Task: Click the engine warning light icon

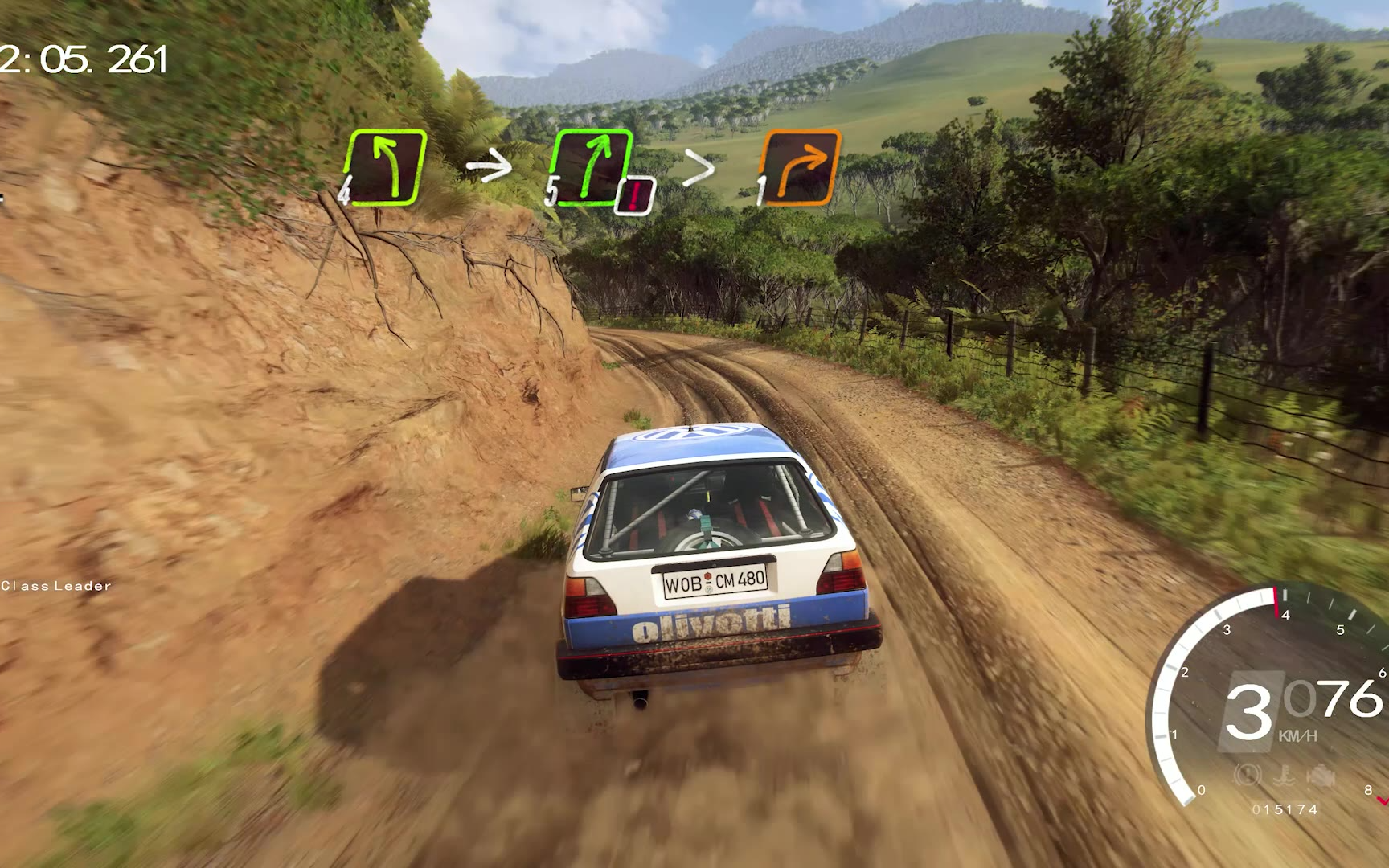Action: pos(1321,776)
